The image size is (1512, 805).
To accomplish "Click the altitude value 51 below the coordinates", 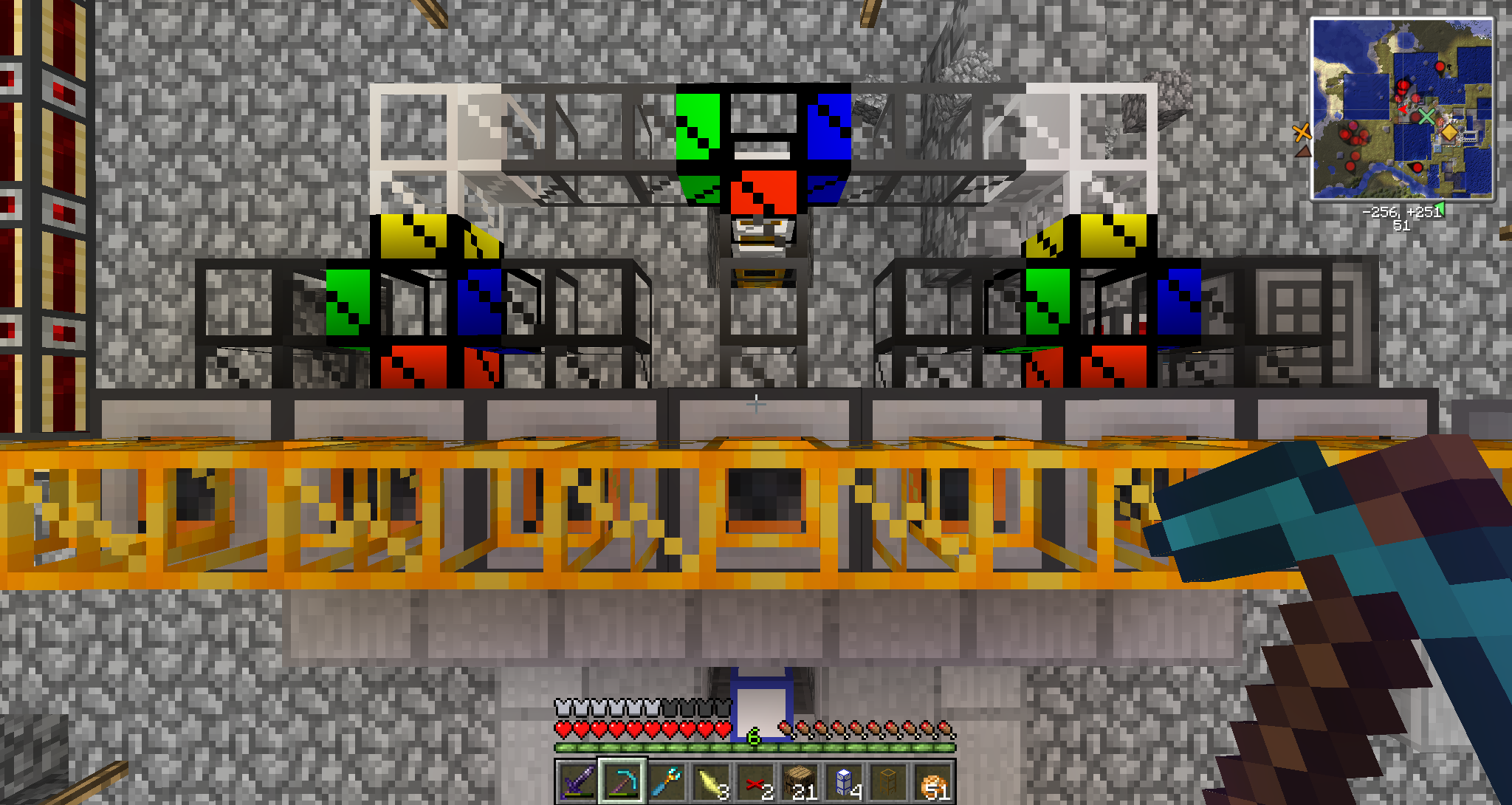I will (1401, 226).
